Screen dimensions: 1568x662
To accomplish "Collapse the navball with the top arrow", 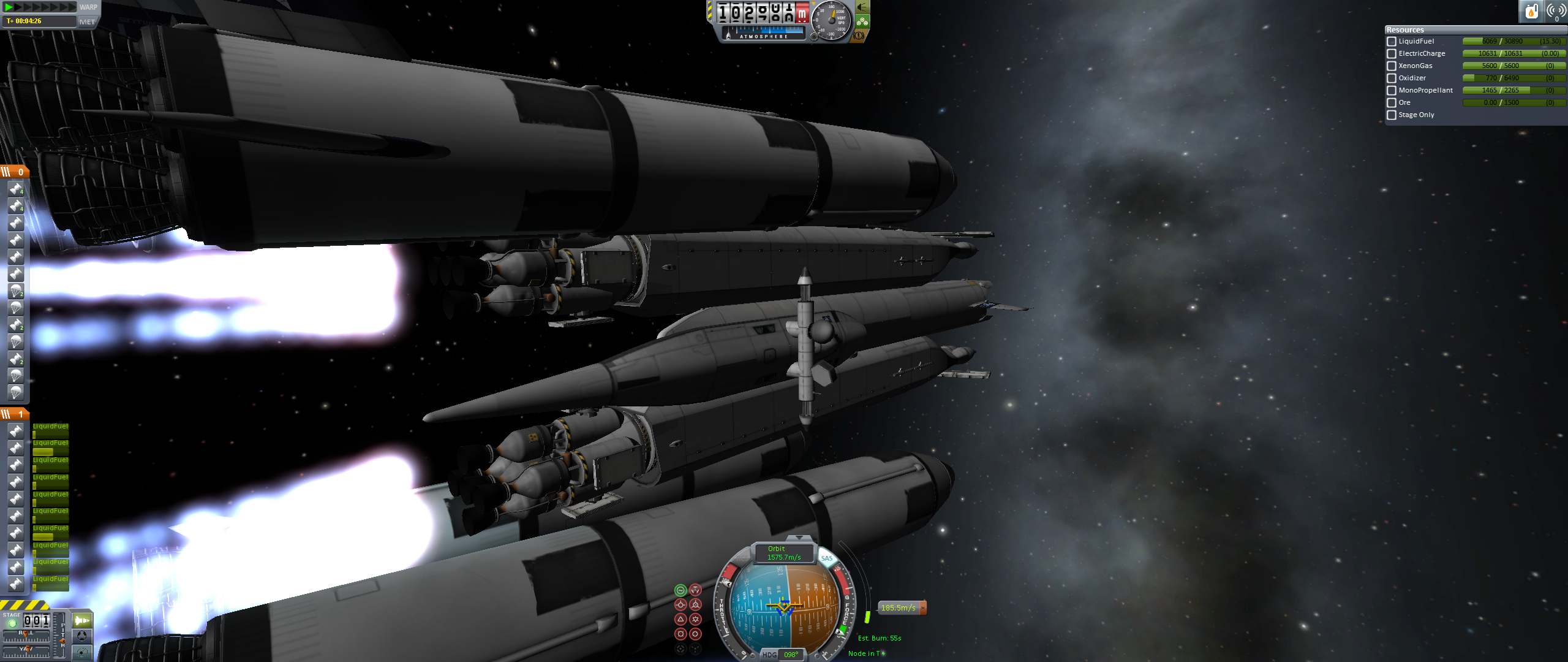I will [799, 538].
